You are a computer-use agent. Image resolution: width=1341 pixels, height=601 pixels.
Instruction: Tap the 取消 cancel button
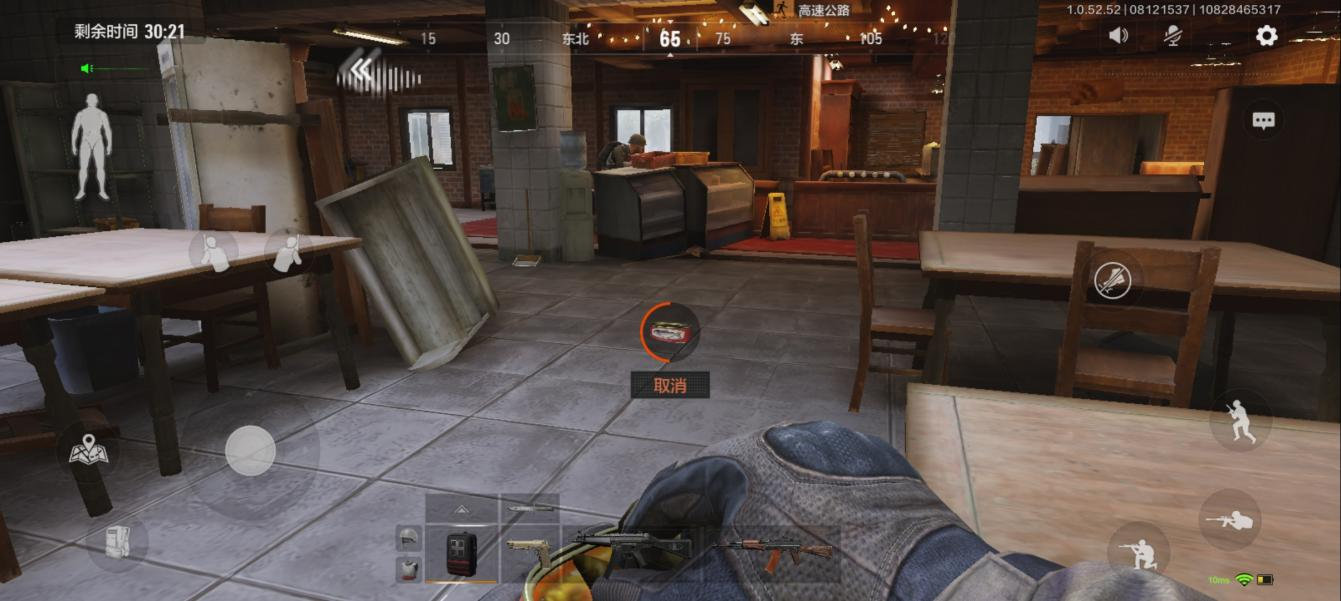670,385
